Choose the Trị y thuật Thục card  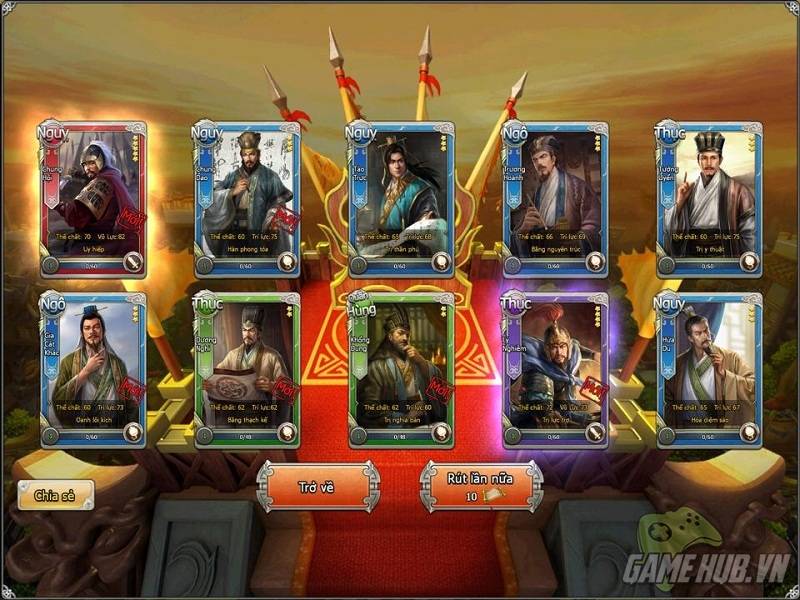[708, 199]
